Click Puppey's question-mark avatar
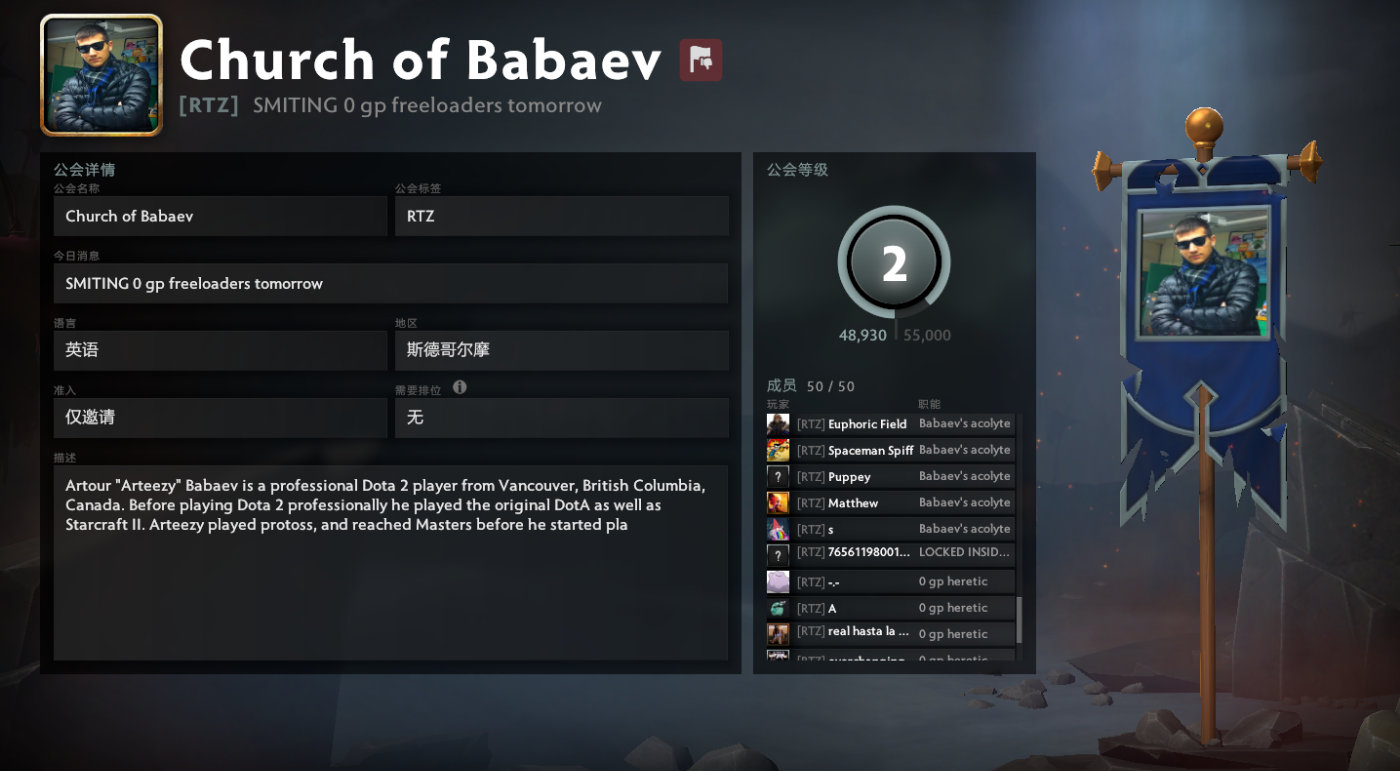The height and width of the screenshot is (771, 1400). pos(778,476)
